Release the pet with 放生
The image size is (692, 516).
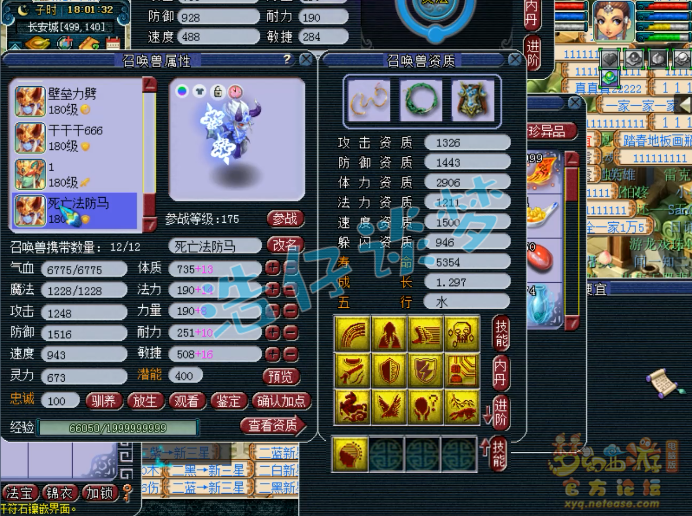tap(146, 401)
